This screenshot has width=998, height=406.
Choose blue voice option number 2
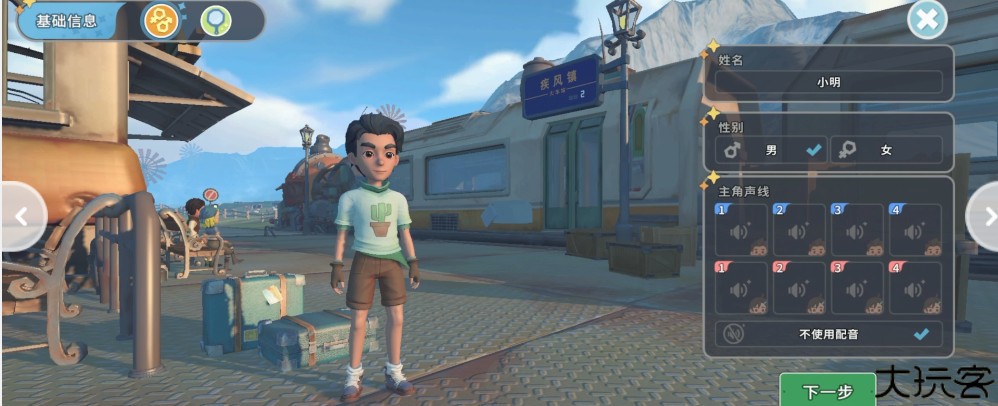pyautogui.click(x=799, y=231)
